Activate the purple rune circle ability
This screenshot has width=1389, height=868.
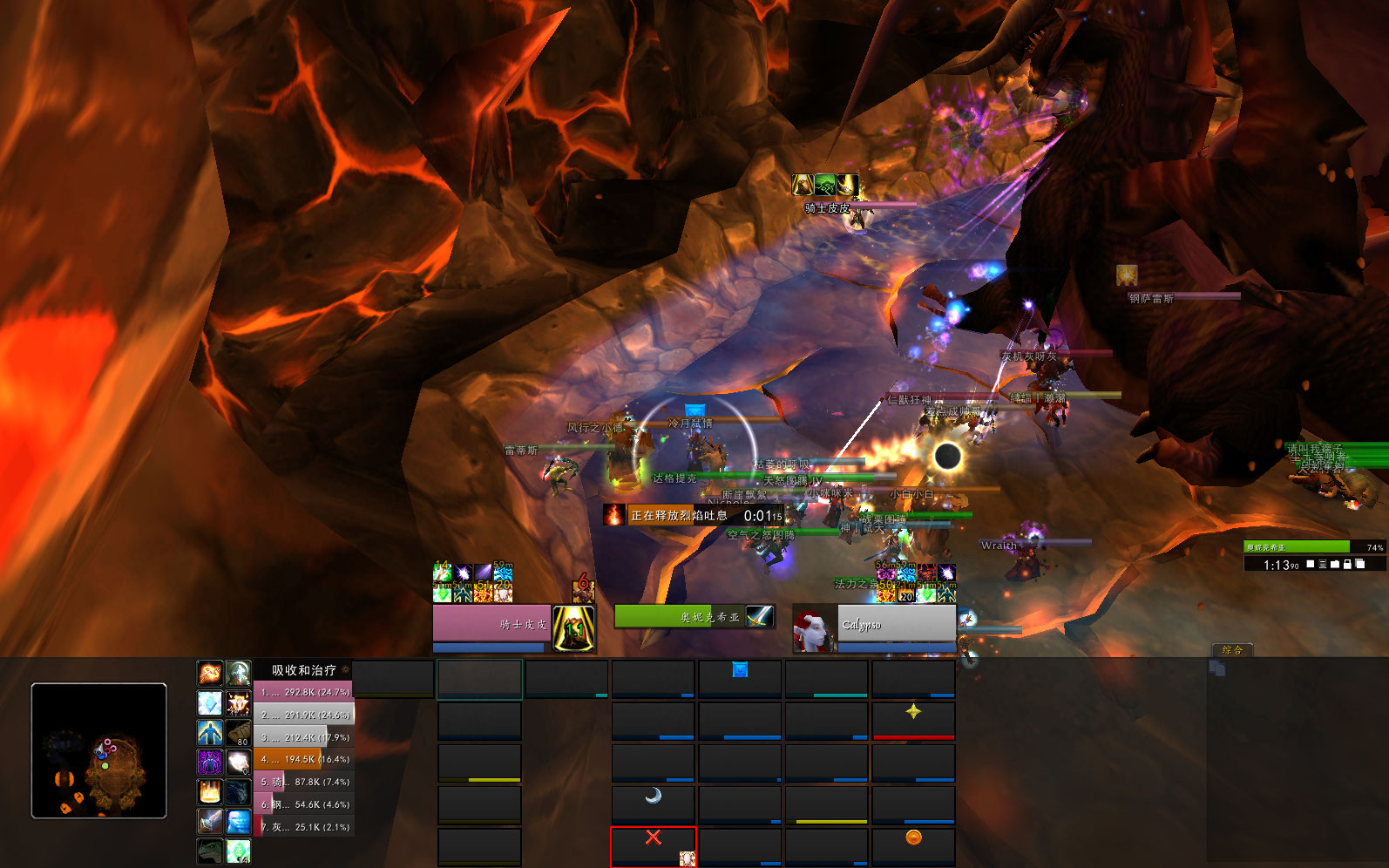[210, 762]
